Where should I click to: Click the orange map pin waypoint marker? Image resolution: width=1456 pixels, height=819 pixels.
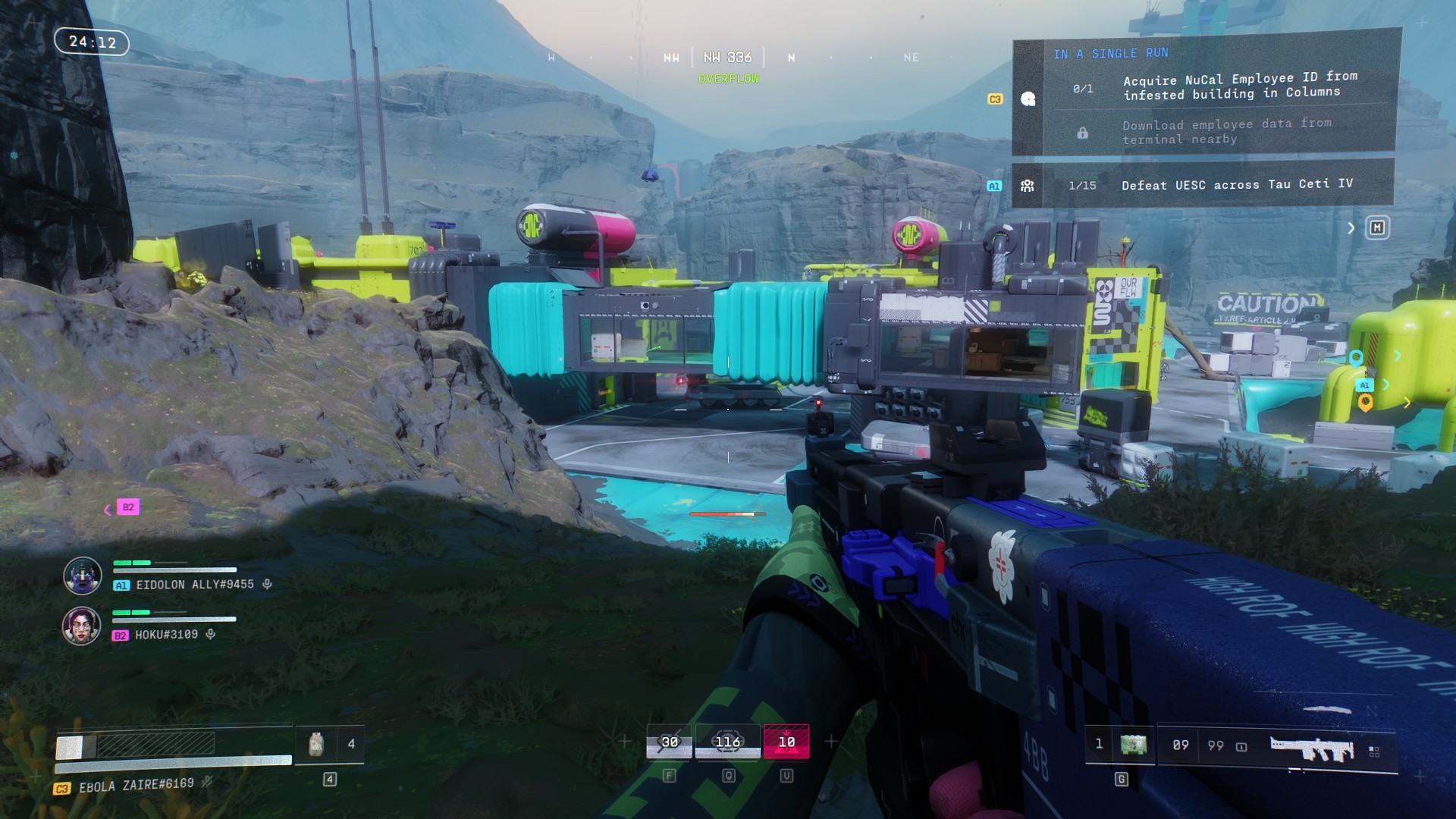(1365, 403)
